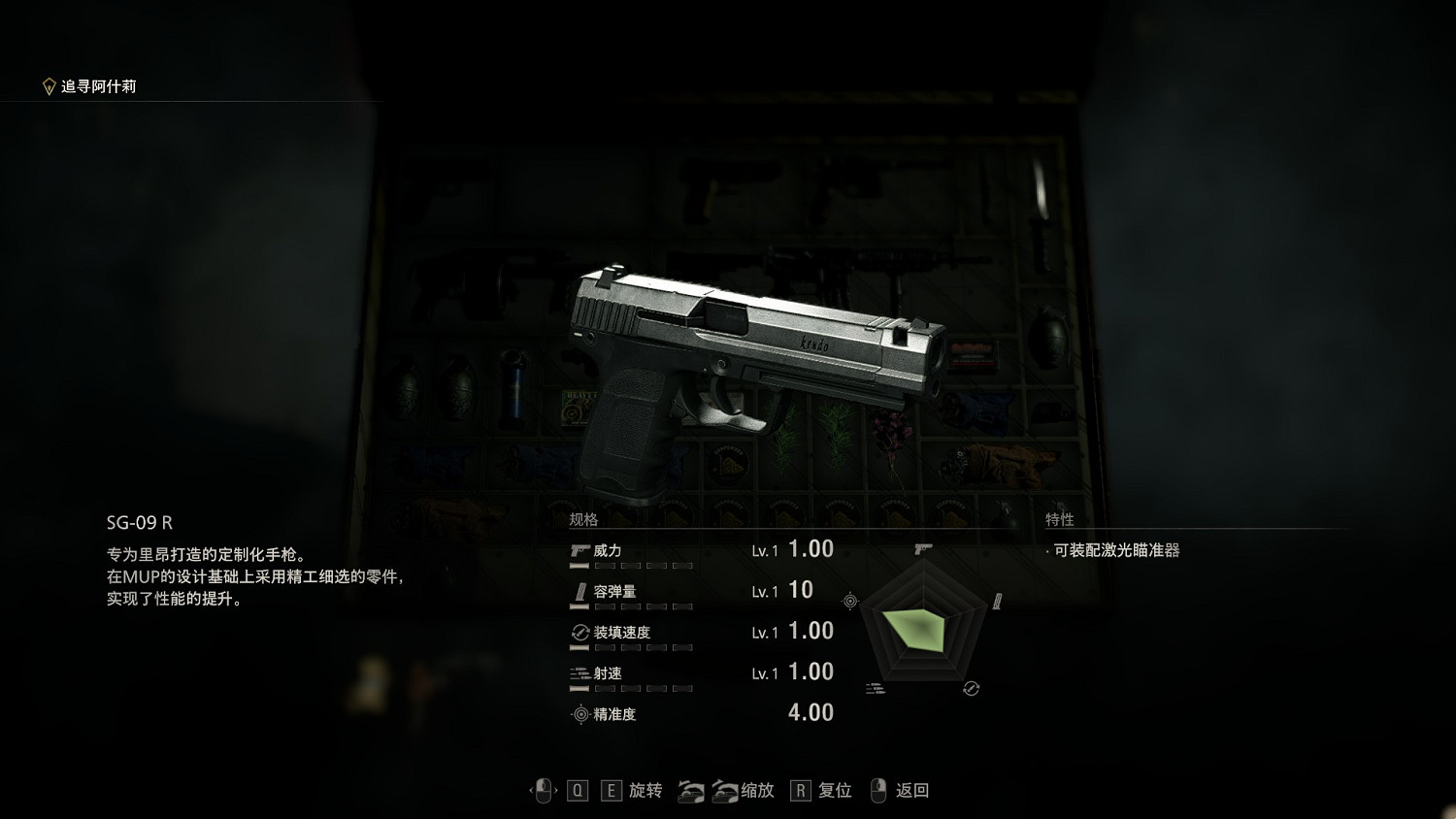Click the bullet-stream 射速 fire rate icon
Image resolution: width=1456 pixels, height=819 pixels.
(579, 672)
